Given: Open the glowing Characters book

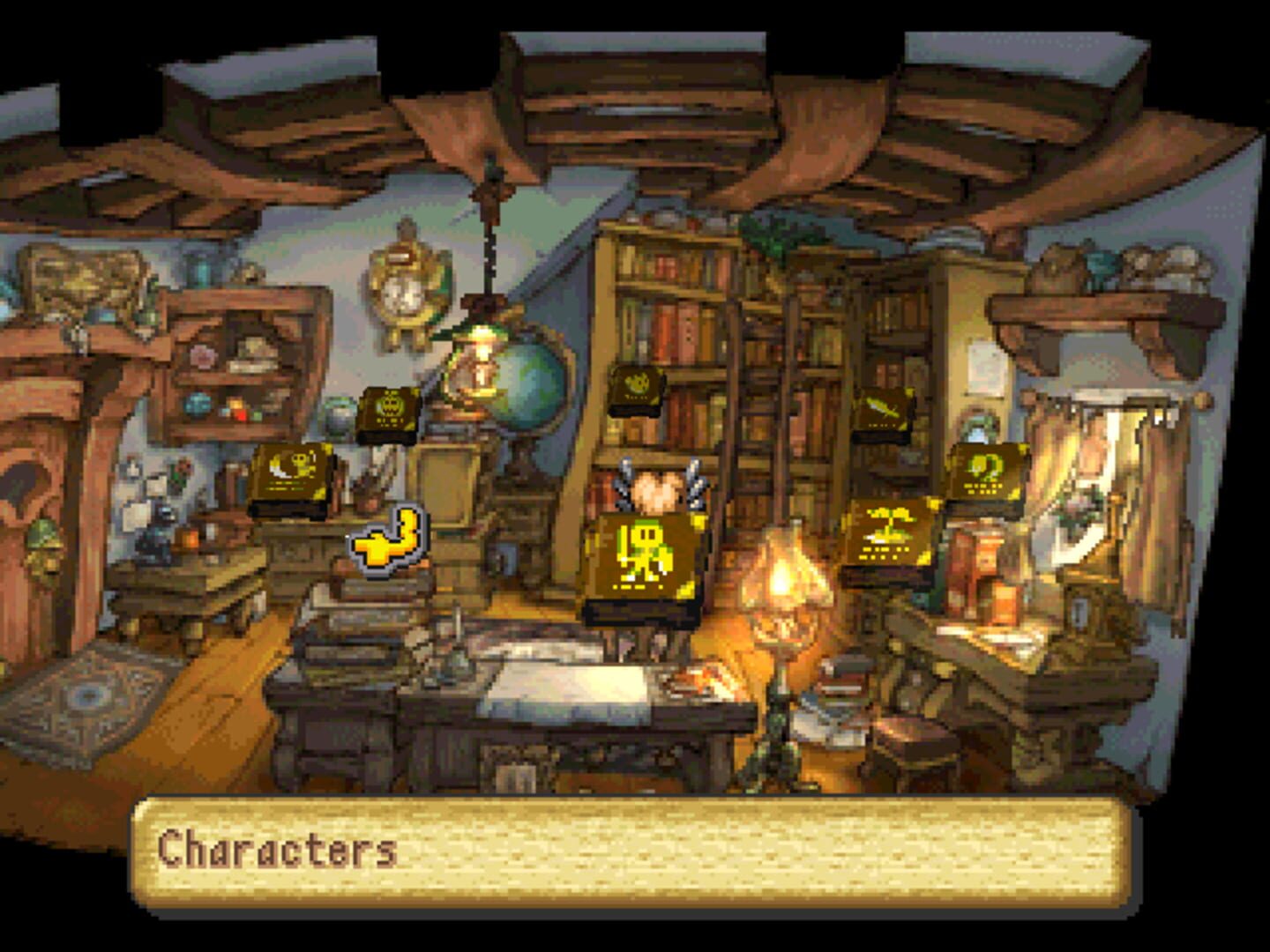Looking at the screenshot, I should (x=644, y=555).
